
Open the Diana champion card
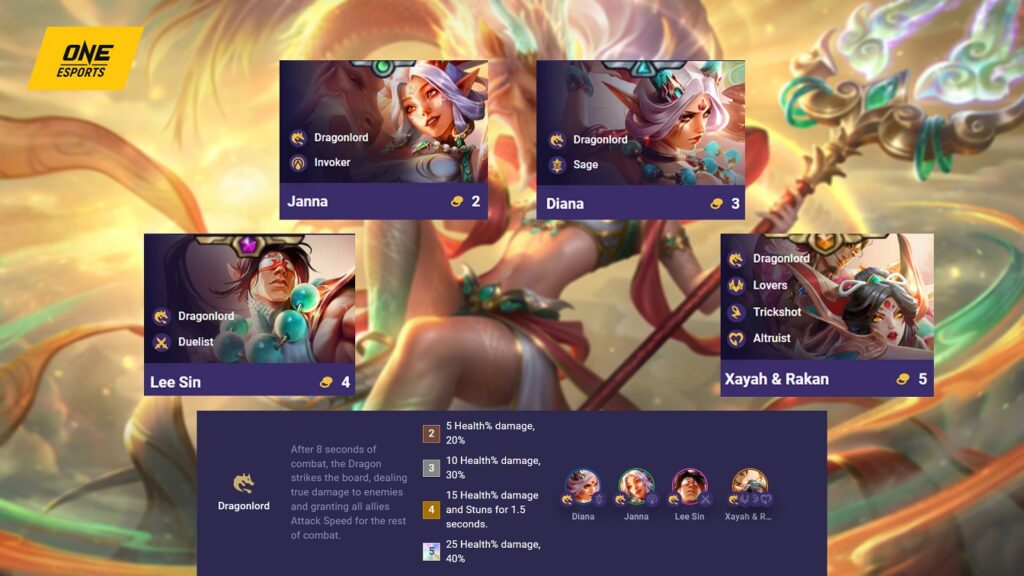tap(640, 139)
